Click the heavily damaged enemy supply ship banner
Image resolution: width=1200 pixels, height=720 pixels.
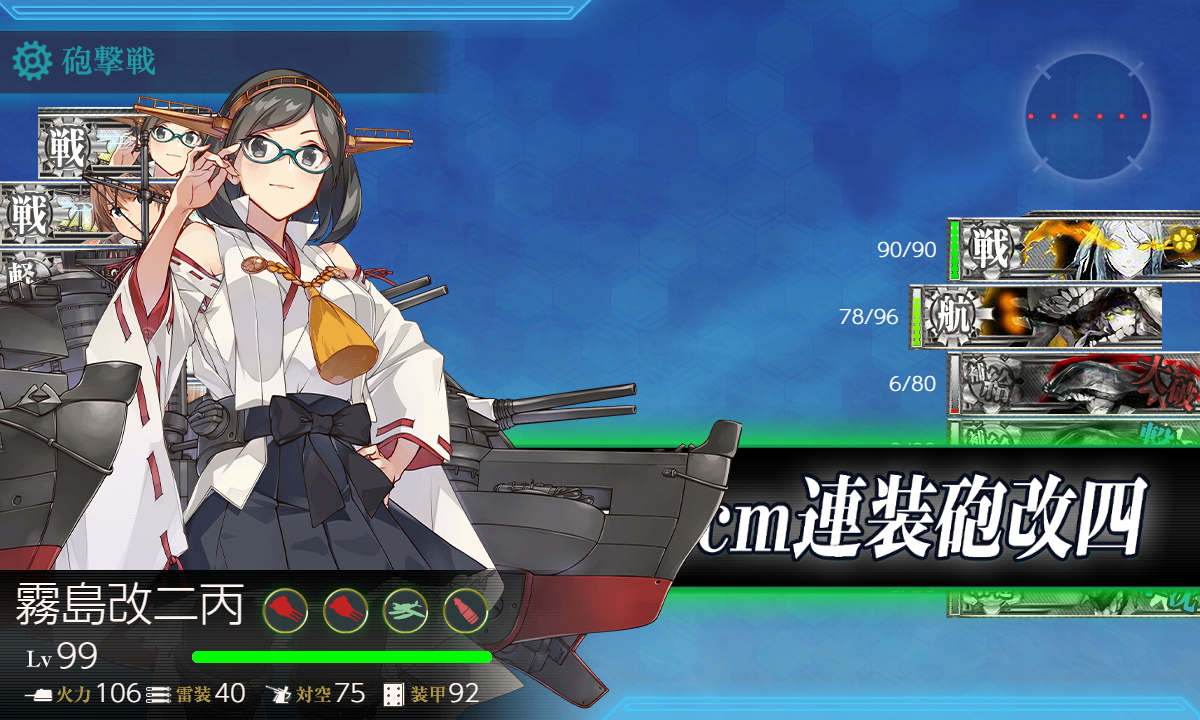coord(1075,383)
